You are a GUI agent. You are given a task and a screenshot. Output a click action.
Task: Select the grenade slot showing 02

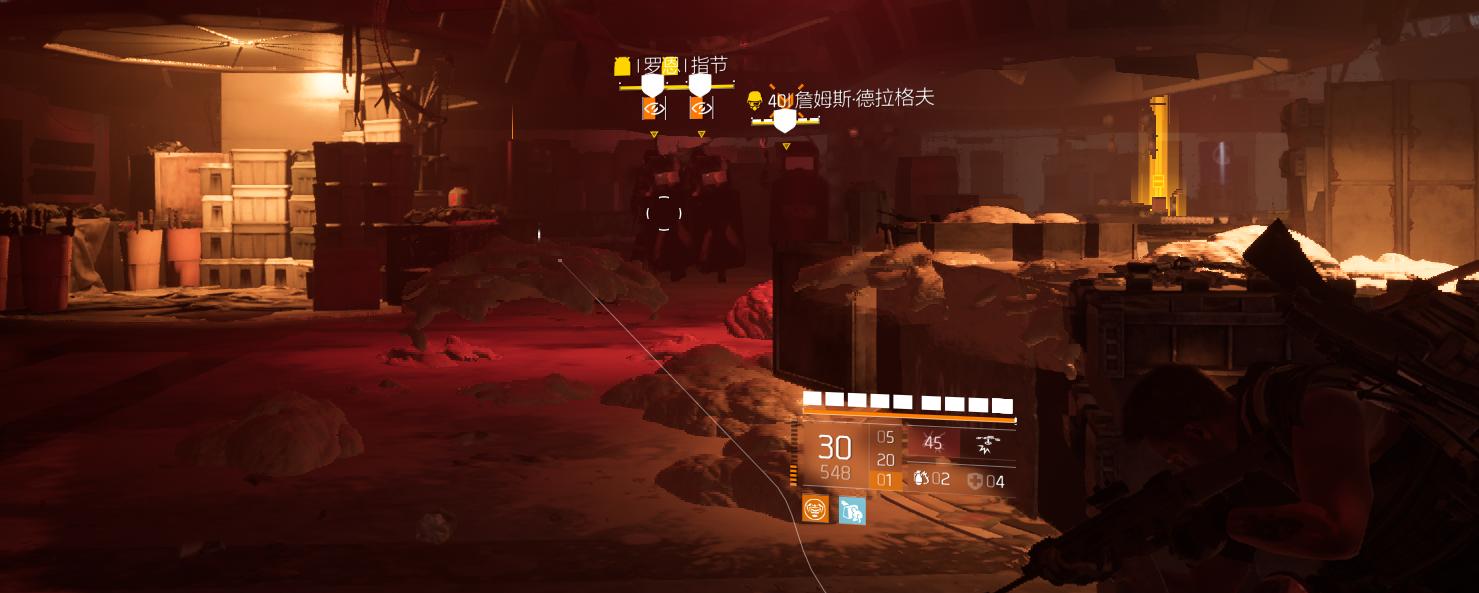click(x=931, y=480)
